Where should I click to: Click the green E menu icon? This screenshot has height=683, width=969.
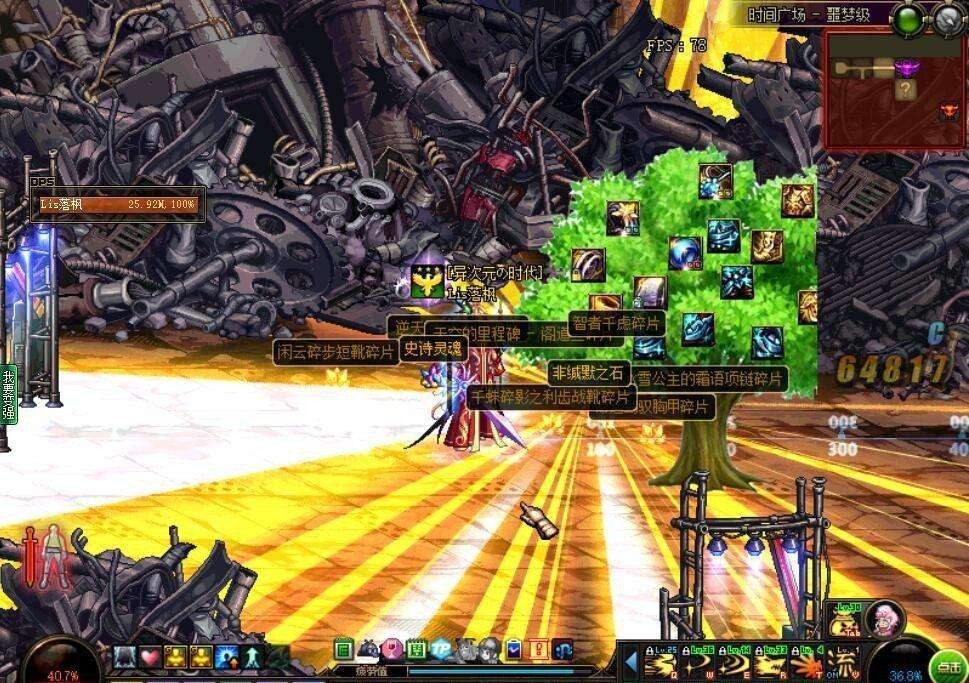tap(343, 649)
